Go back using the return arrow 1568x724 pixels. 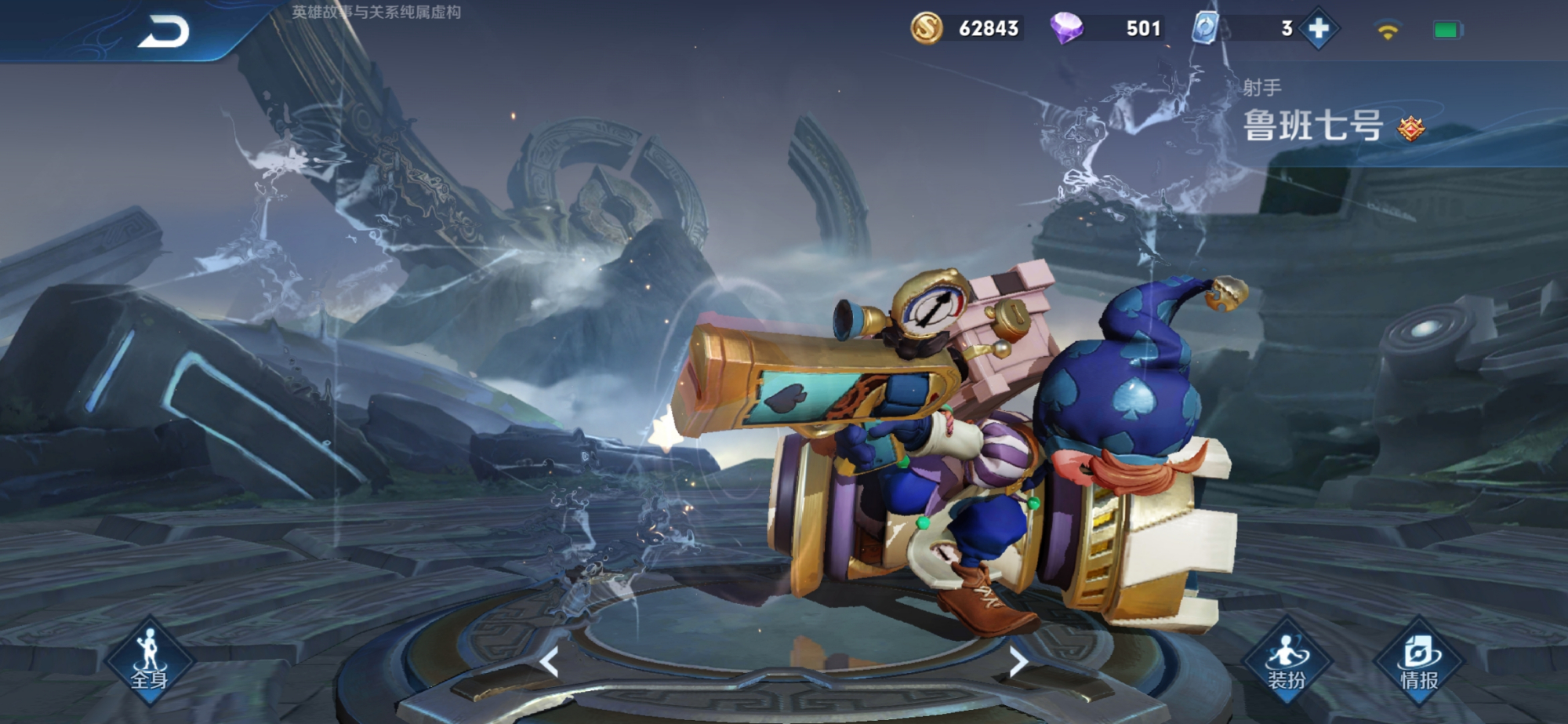(164, 32)
